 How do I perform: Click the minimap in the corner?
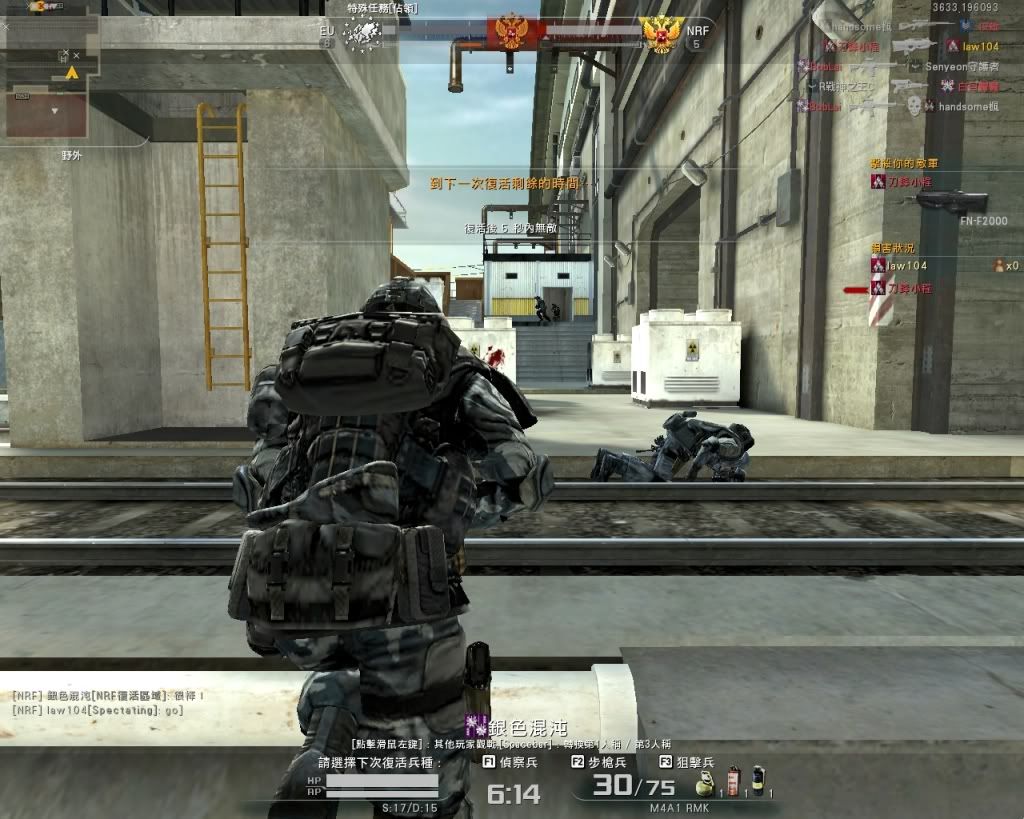tap(50, 75)
